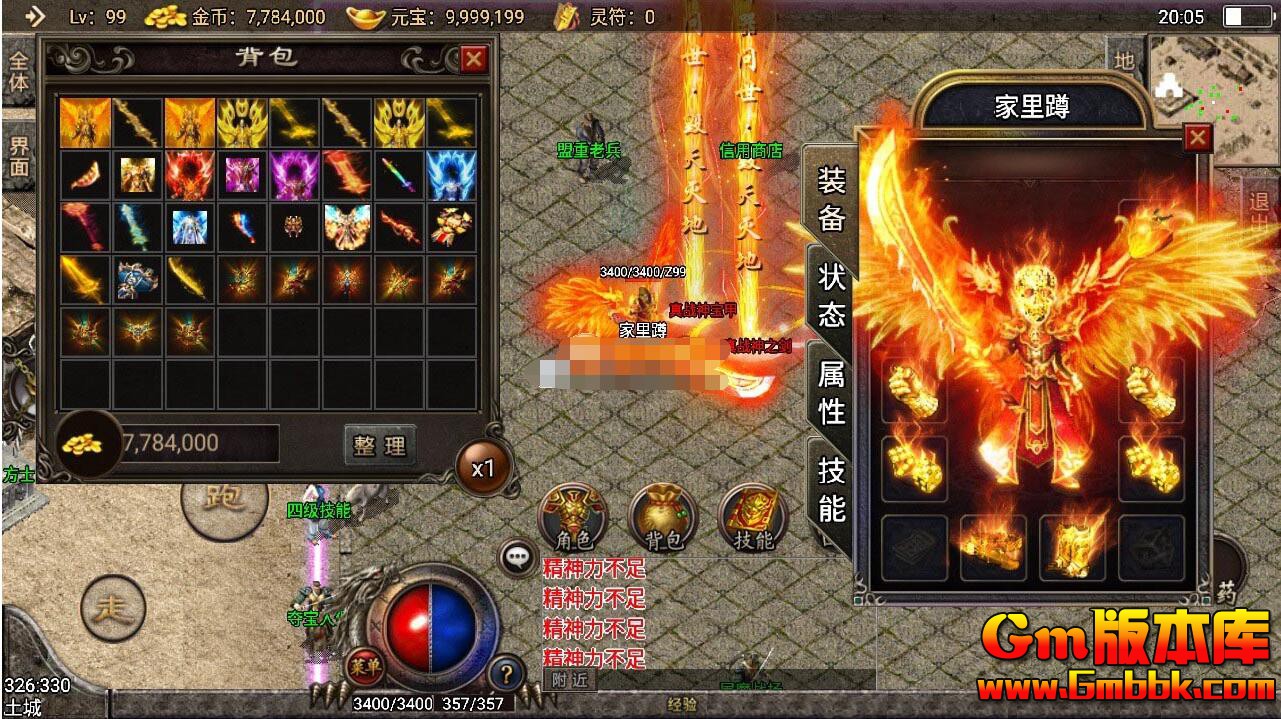Click the question mark help button
Screen dimensions: 1281x719
(508, 672)
